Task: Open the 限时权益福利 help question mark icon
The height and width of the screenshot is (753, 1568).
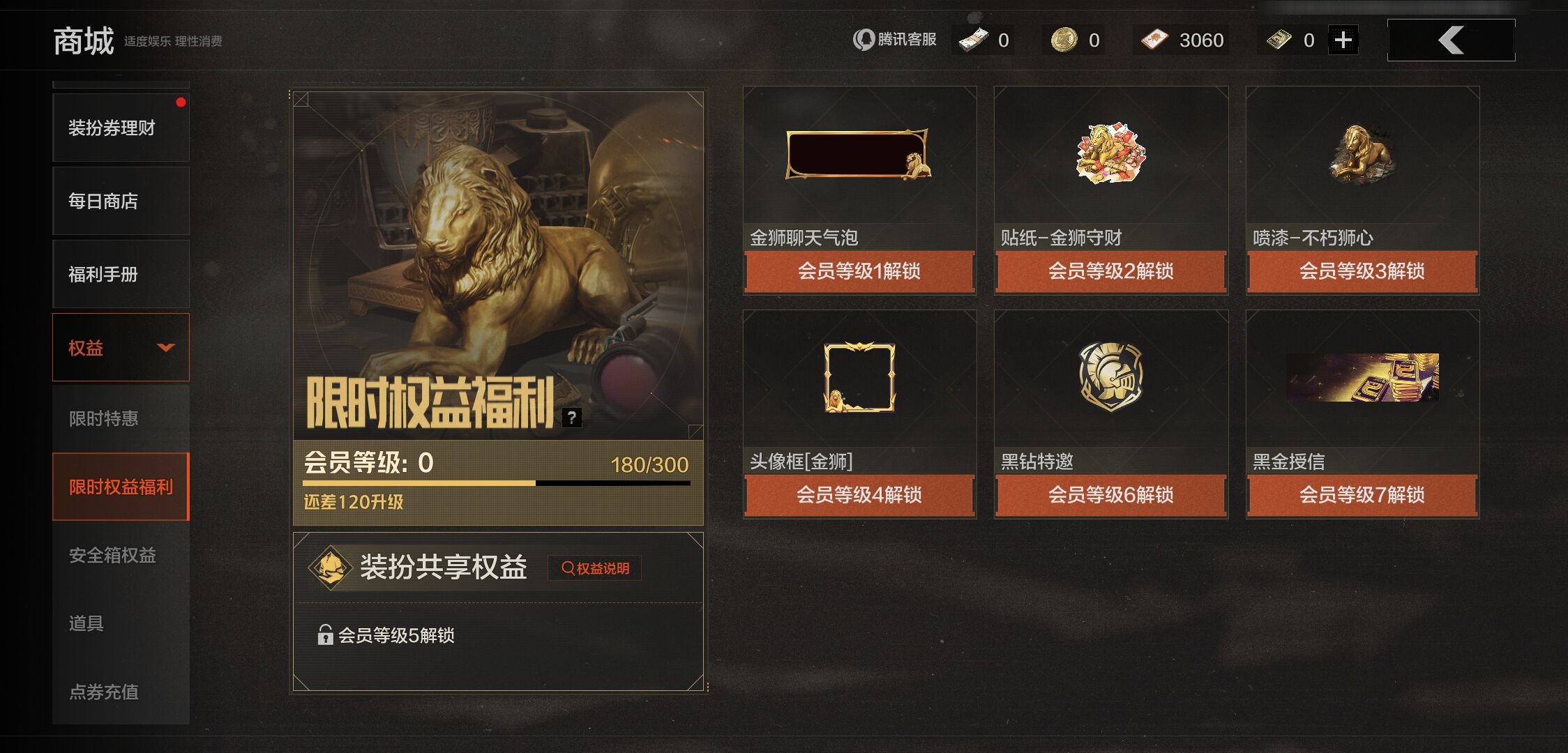Action: (x=572, y=418)
